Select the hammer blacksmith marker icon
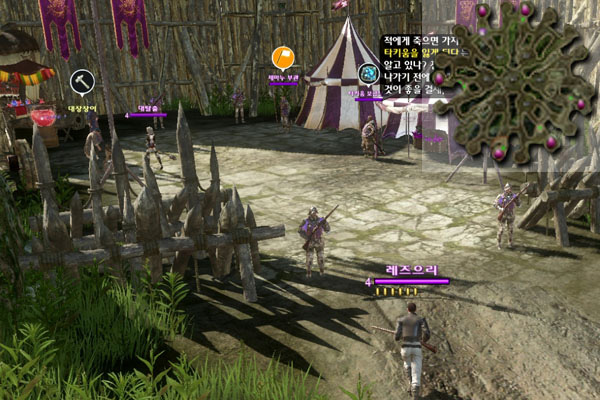The image size is (600, 400). click(x=81, y=80)
